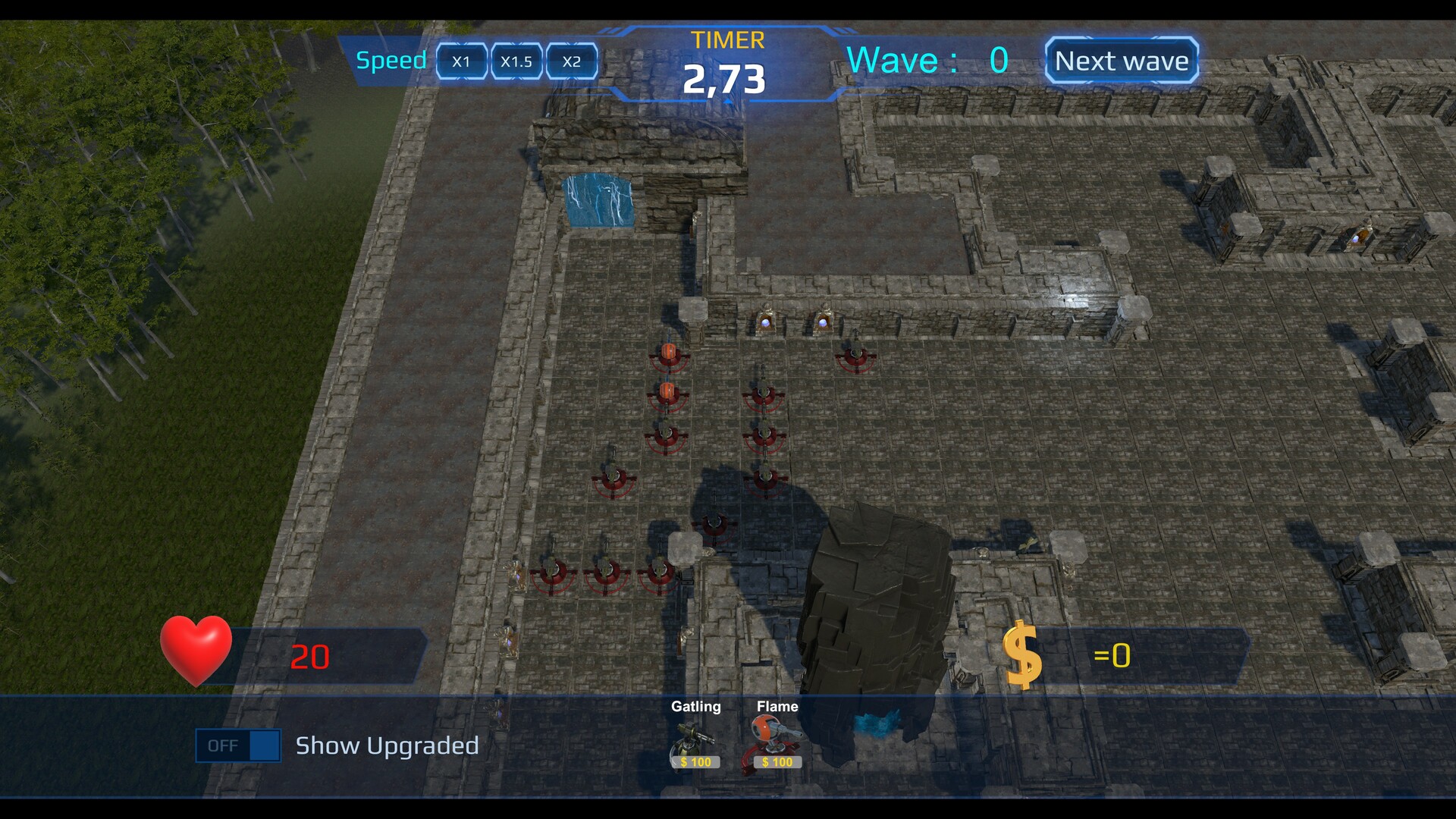Toggle the Show Upgraded switch on
The image size is (1456, 819).
point(237,745)
